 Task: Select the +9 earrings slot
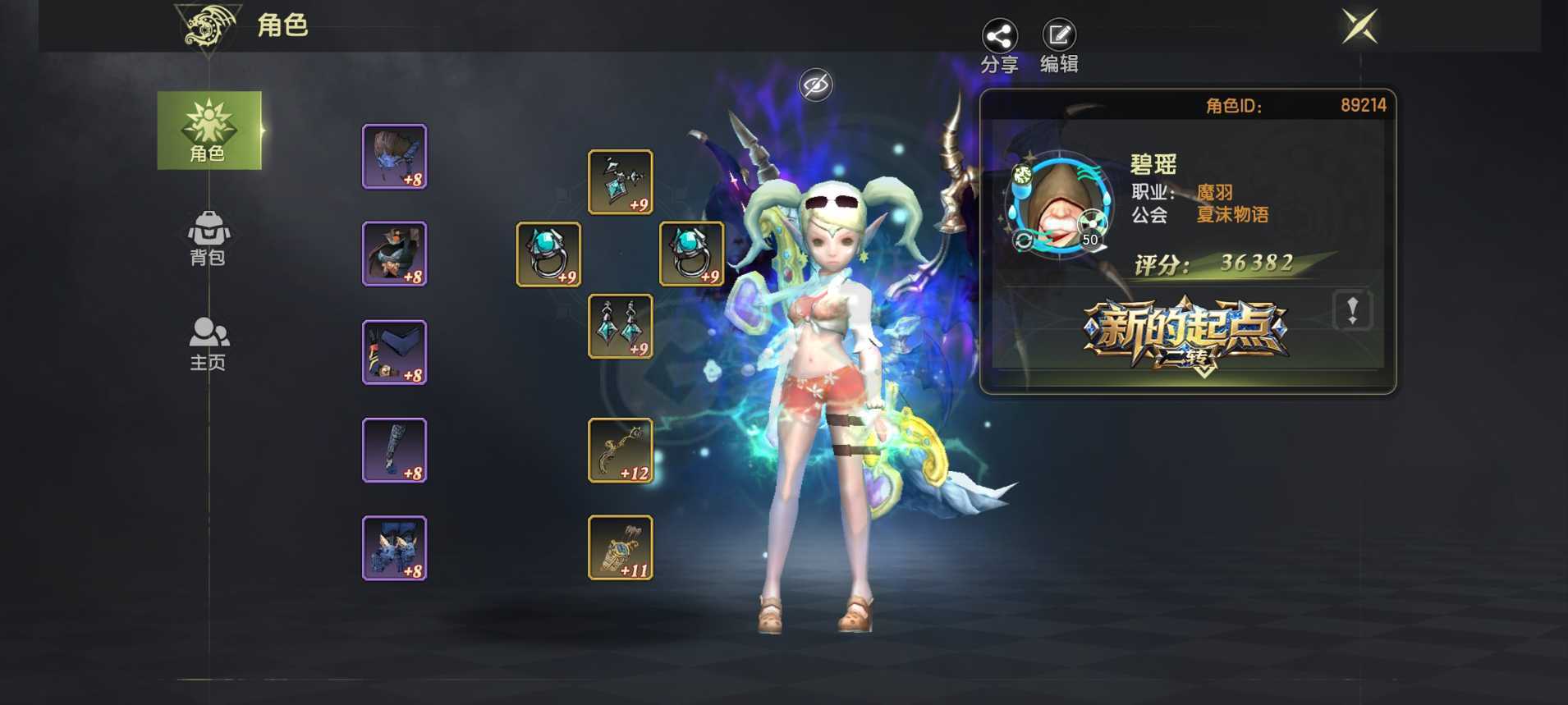tap(620, 326)
